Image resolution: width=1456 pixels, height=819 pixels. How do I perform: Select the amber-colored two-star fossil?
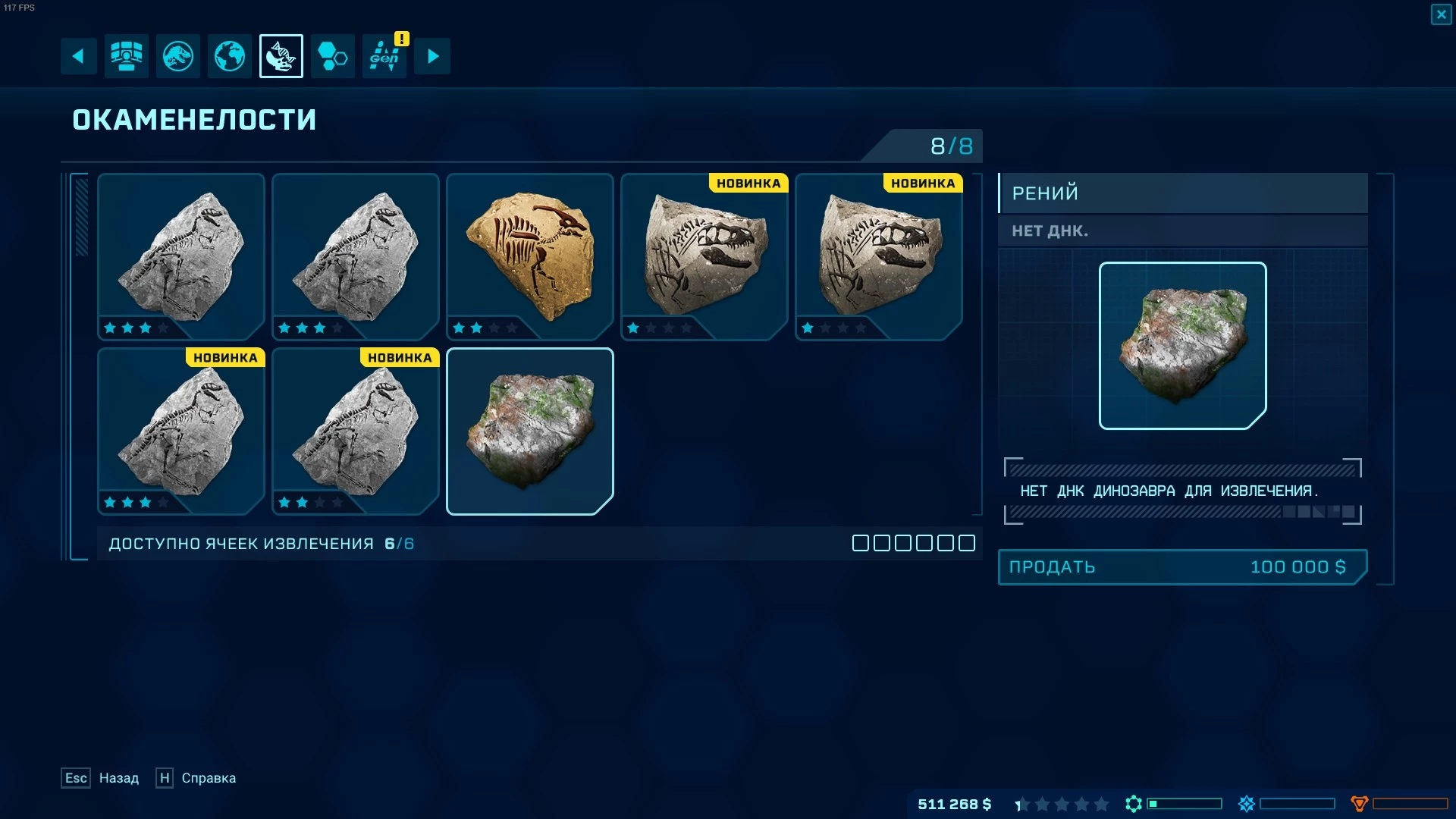click(530, 256)
